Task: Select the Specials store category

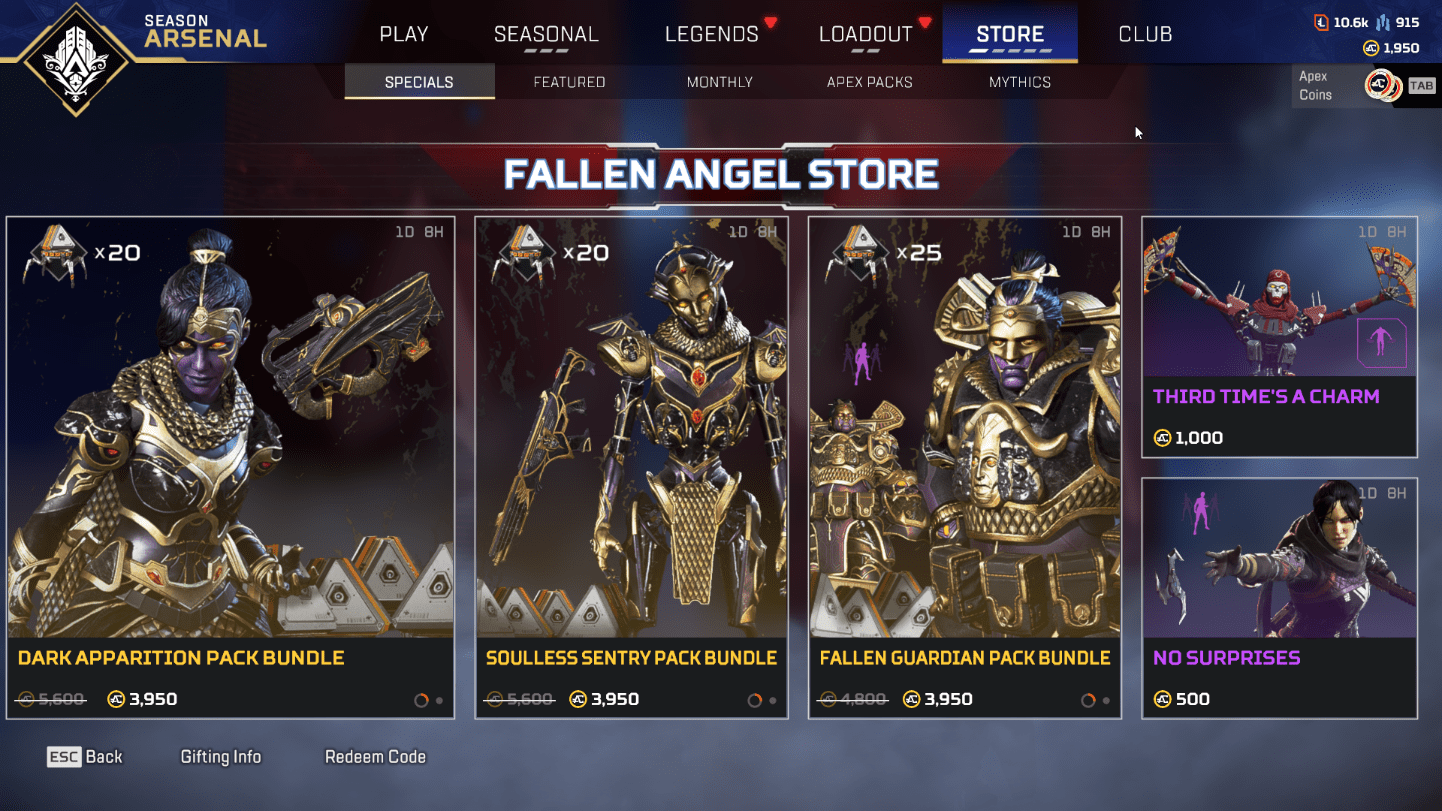Action: pyautogui.click(x=419, y=82)
